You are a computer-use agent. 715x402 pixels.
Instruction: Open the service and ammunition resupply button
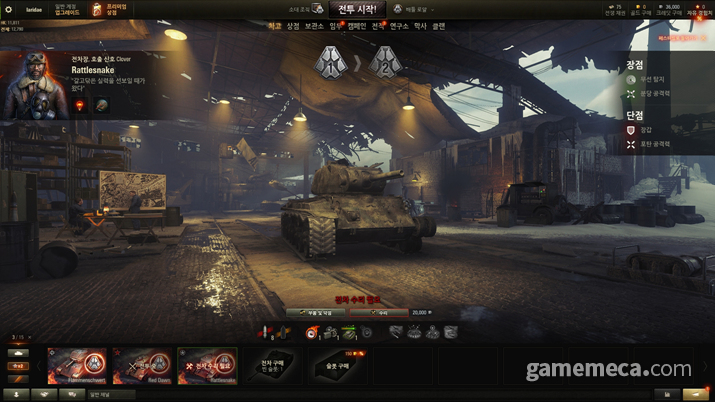pyautogui.click(x=315, y=312)
